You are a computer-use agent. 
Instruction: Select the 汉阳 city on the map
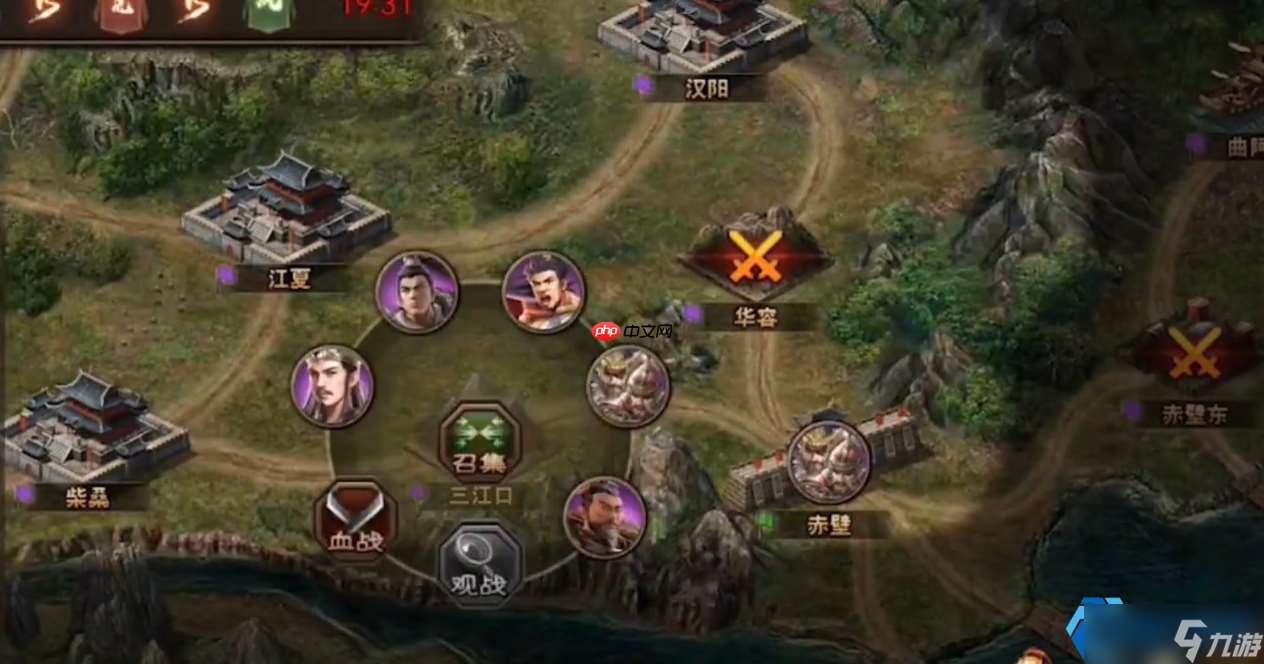tap(703, 35)
